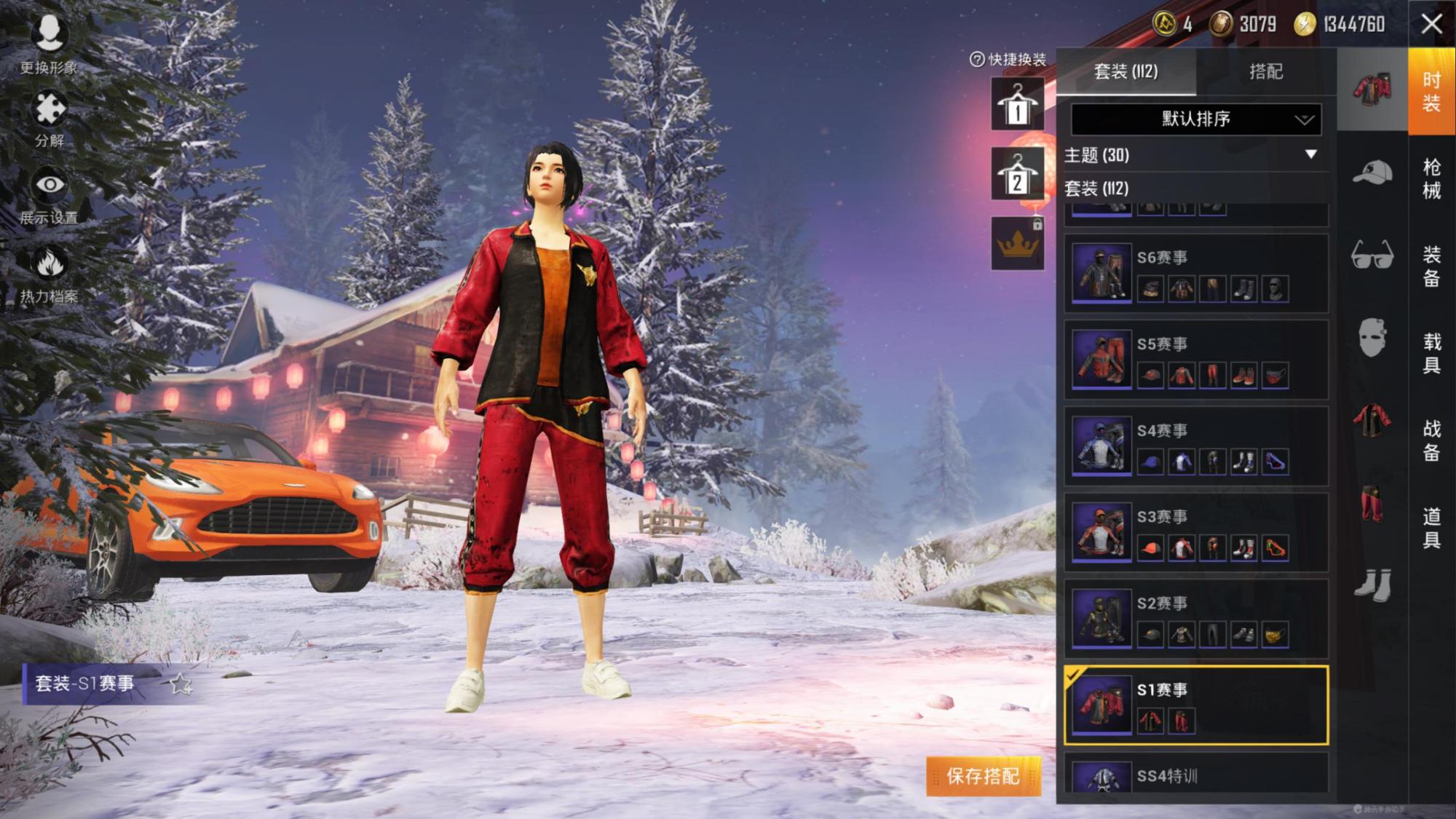Open 展示设置 display settings

coord(50,194)
